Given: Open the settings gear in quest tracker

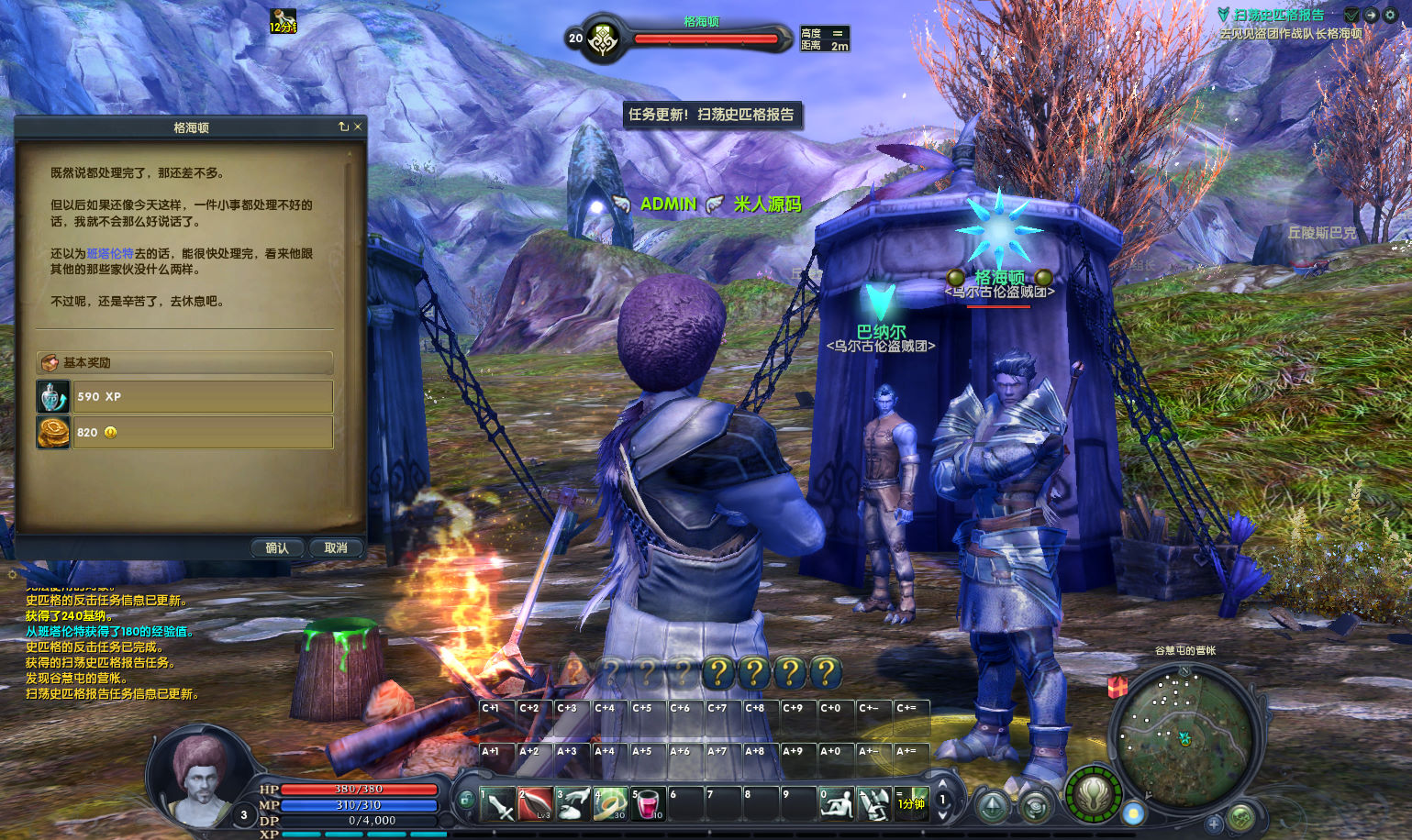Looking at the screenshot, I should [x=1390, y=15].
